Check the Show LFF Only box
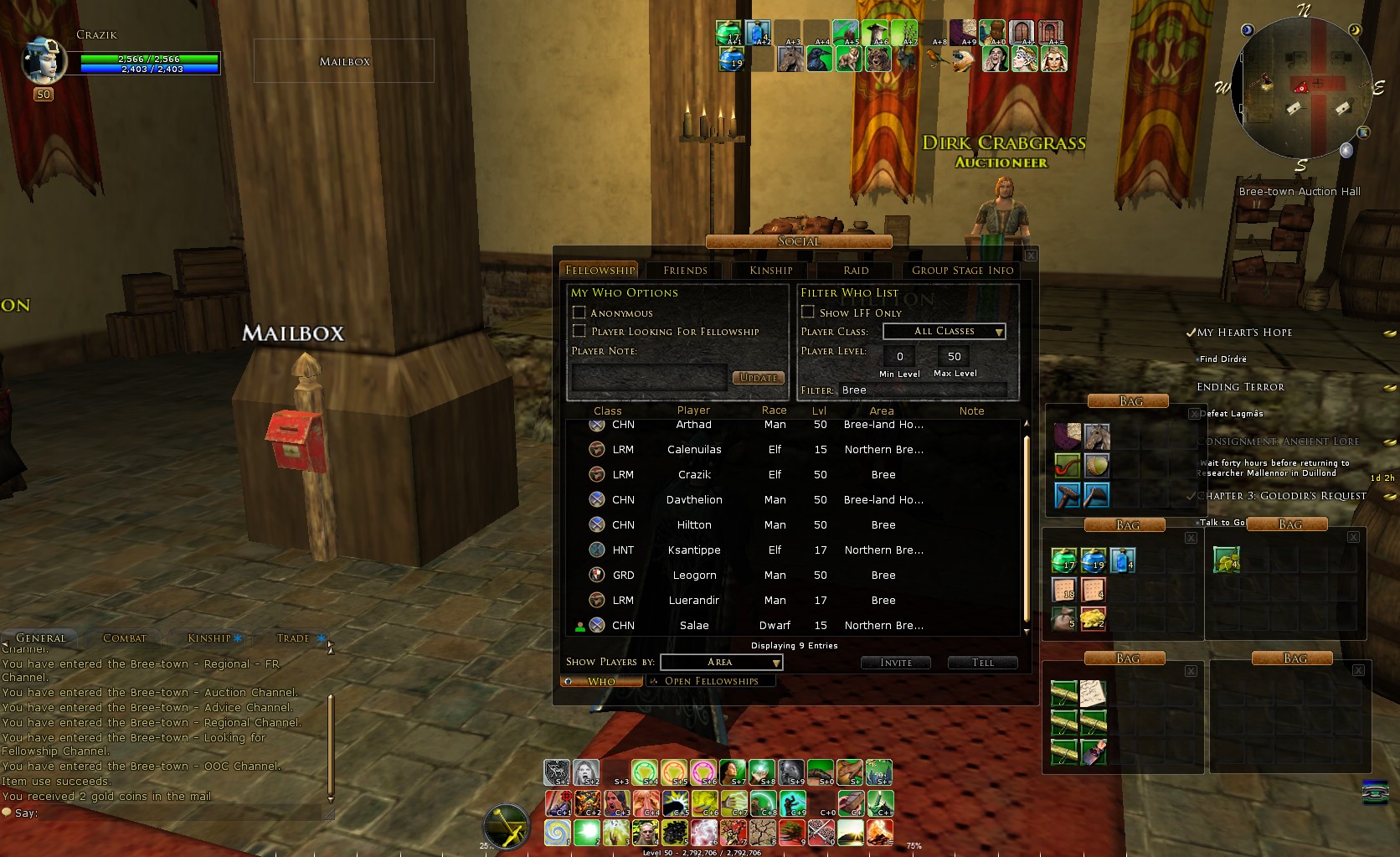Screen dimensions: 1400x857 tap(808, 312)
